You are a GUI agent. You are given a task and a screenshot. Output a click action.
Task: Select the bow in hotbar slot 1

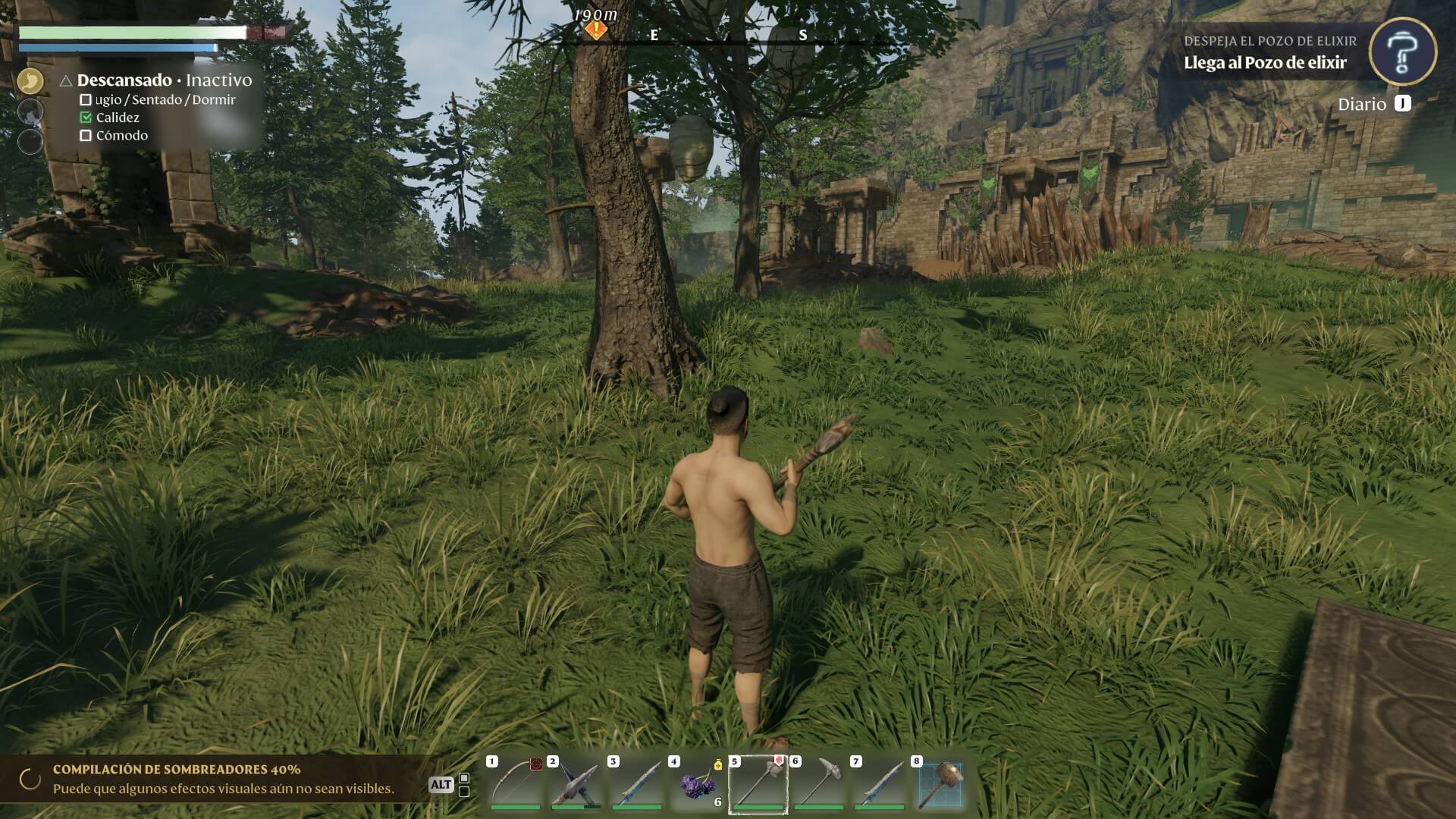[515, 783]
